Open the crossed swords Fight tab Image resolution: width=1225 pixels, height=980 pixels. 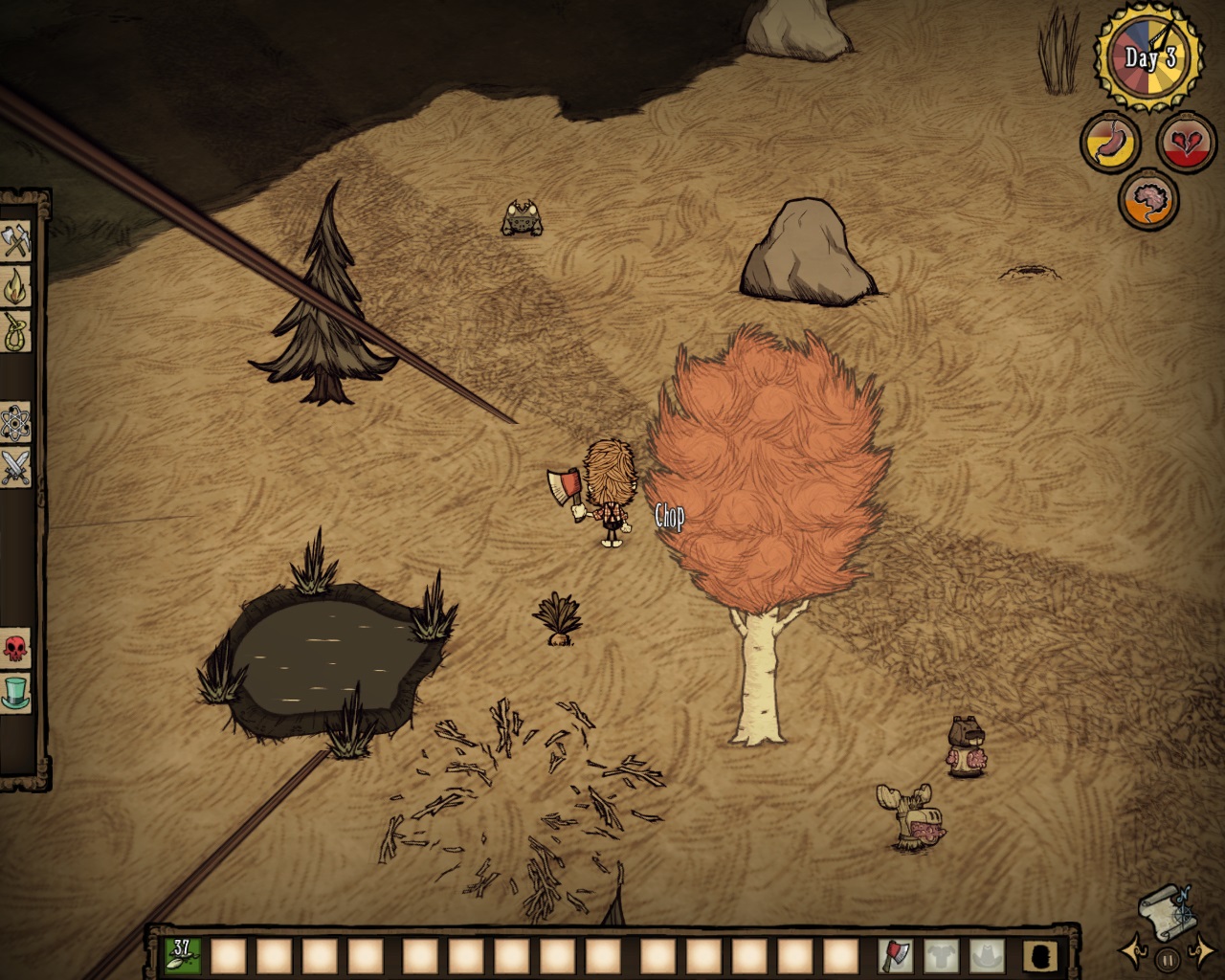pyautogui.click(x=16, y=468)
